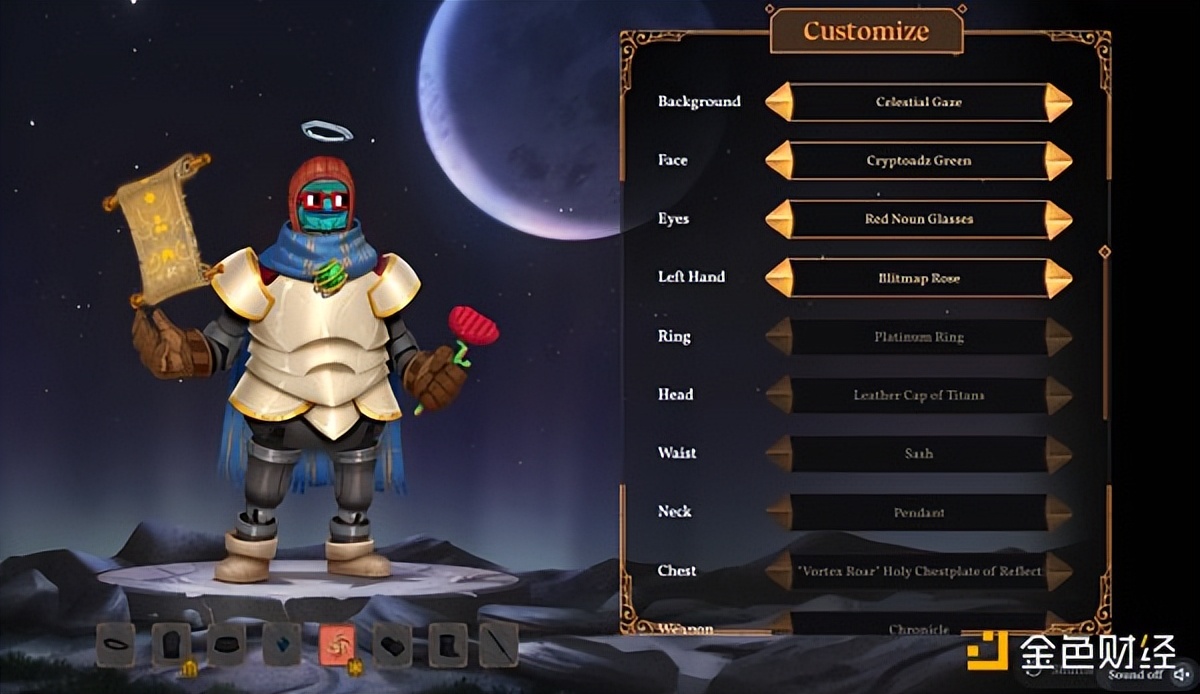Screen dimensions: 1200x694
Task: Click the right arrow for Neck
Action: coord(1058,513)
